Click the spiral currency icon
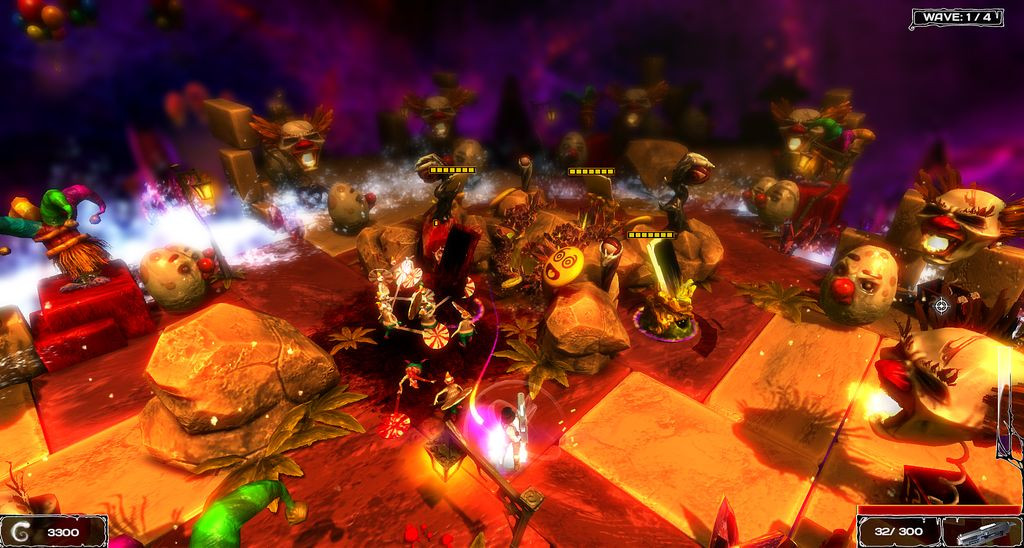Image resolution: width=1024 pixels, height=548 pixels. [21, 531]
